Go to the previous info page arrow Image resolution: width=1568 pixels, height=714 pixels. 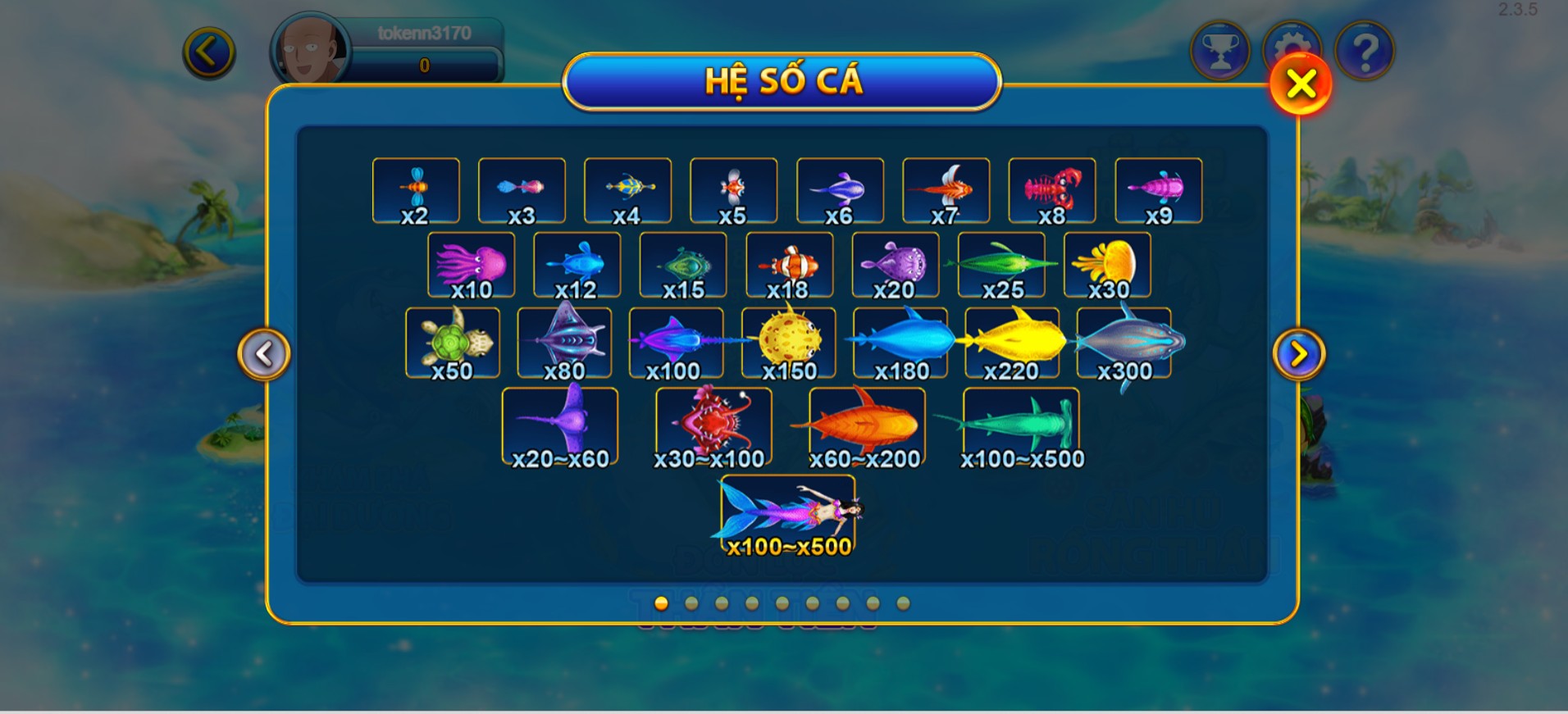click(x=263, y=354)
